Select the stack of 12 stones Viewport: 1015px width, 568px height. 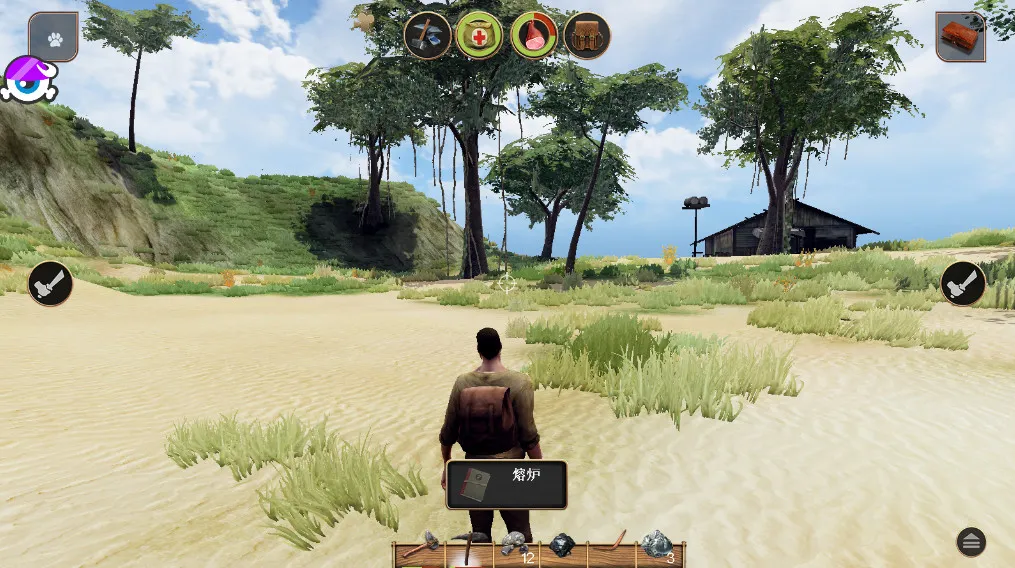pos(515,545)
